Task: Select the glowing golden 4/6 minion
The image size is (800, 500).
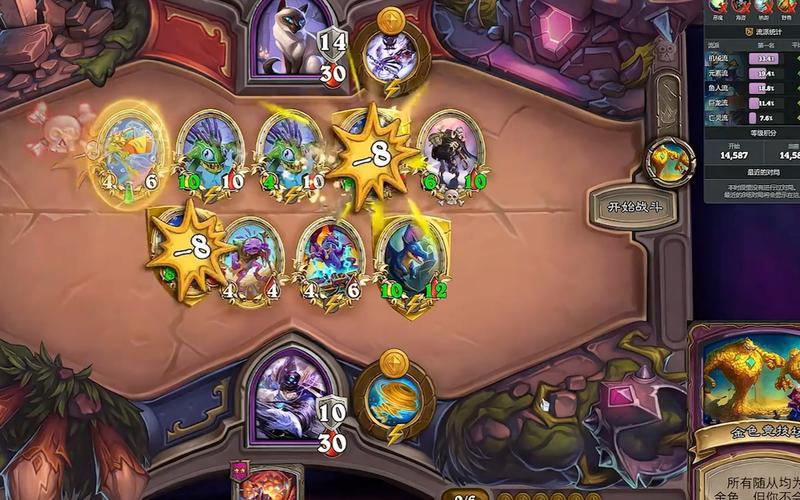Action: coord(134,150)
